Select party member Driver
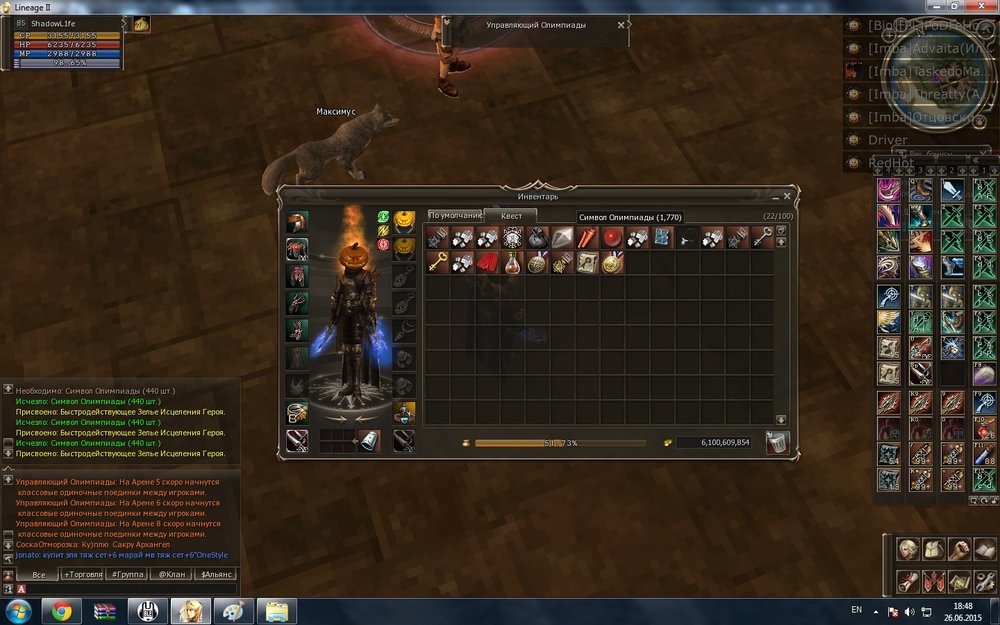 [888, 140]
